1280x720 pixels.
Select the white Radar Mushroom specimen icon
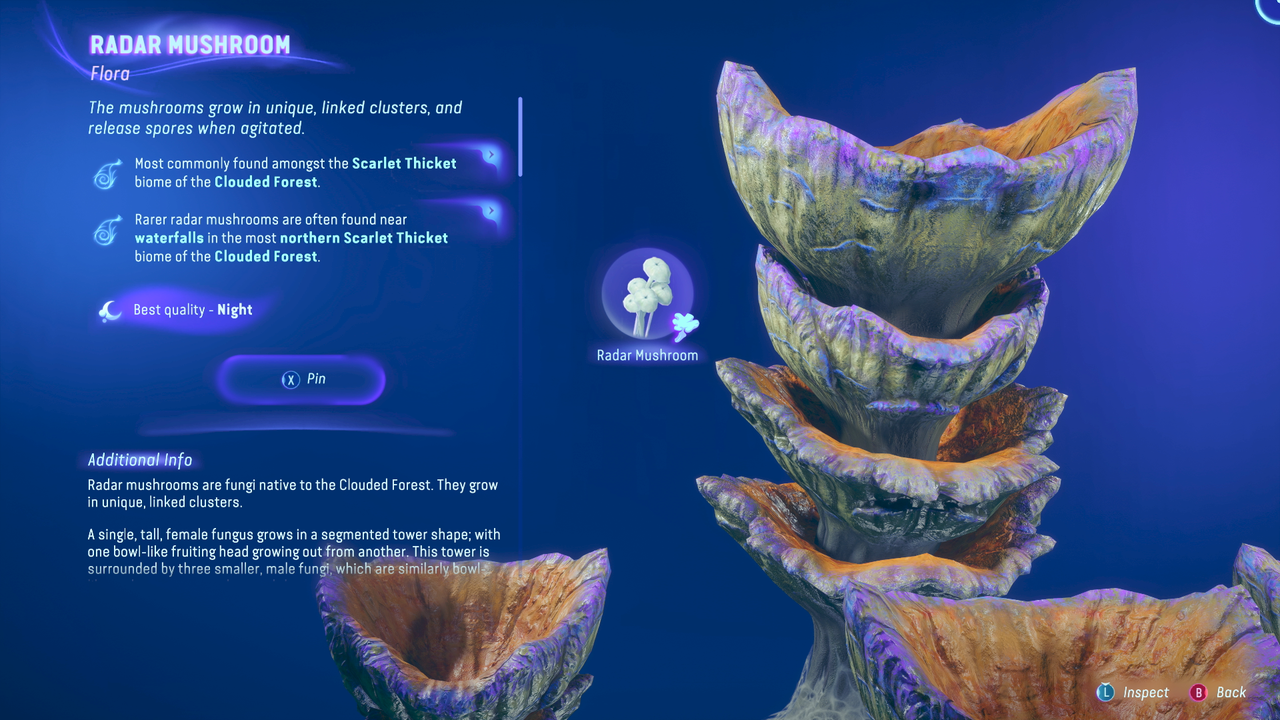pyautogui.click(x=647, y=290)
